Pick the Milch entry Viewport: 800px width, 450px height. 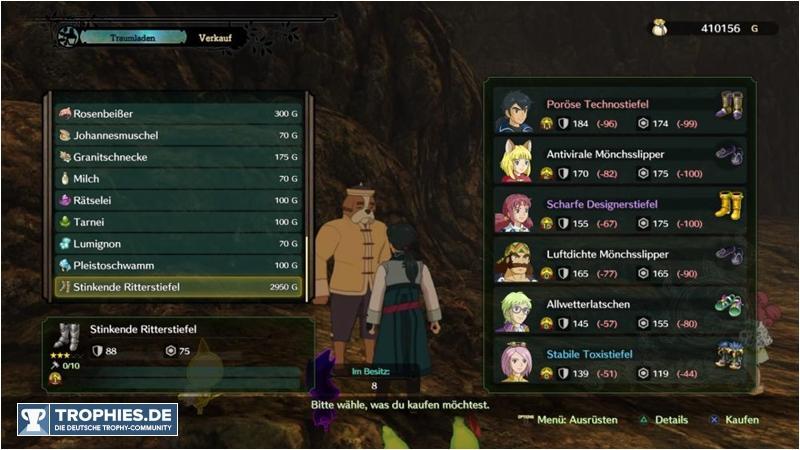[x=180, y=179]
